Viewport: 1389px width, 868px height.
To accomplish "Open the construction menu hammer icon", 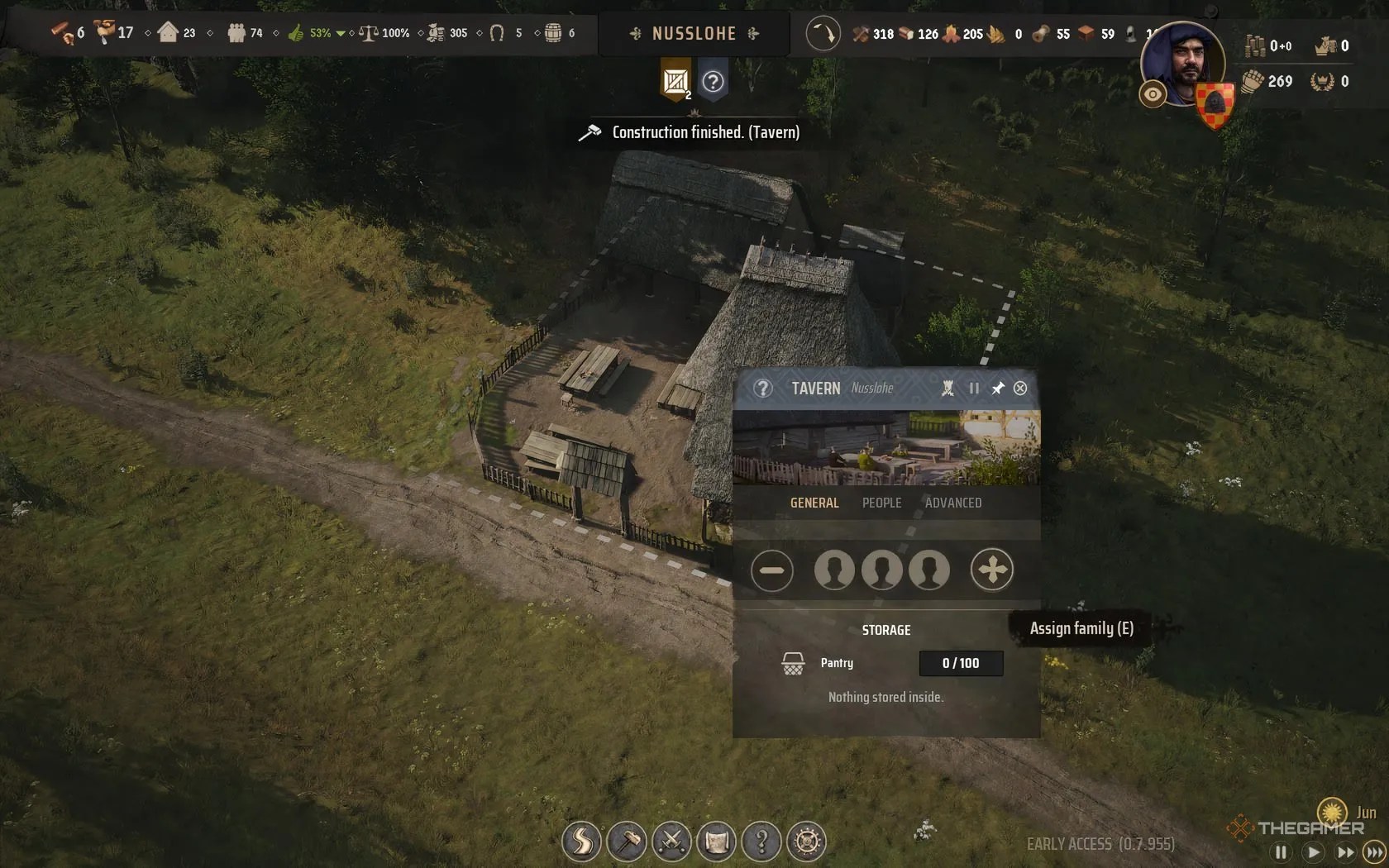I will coord(627,841).
